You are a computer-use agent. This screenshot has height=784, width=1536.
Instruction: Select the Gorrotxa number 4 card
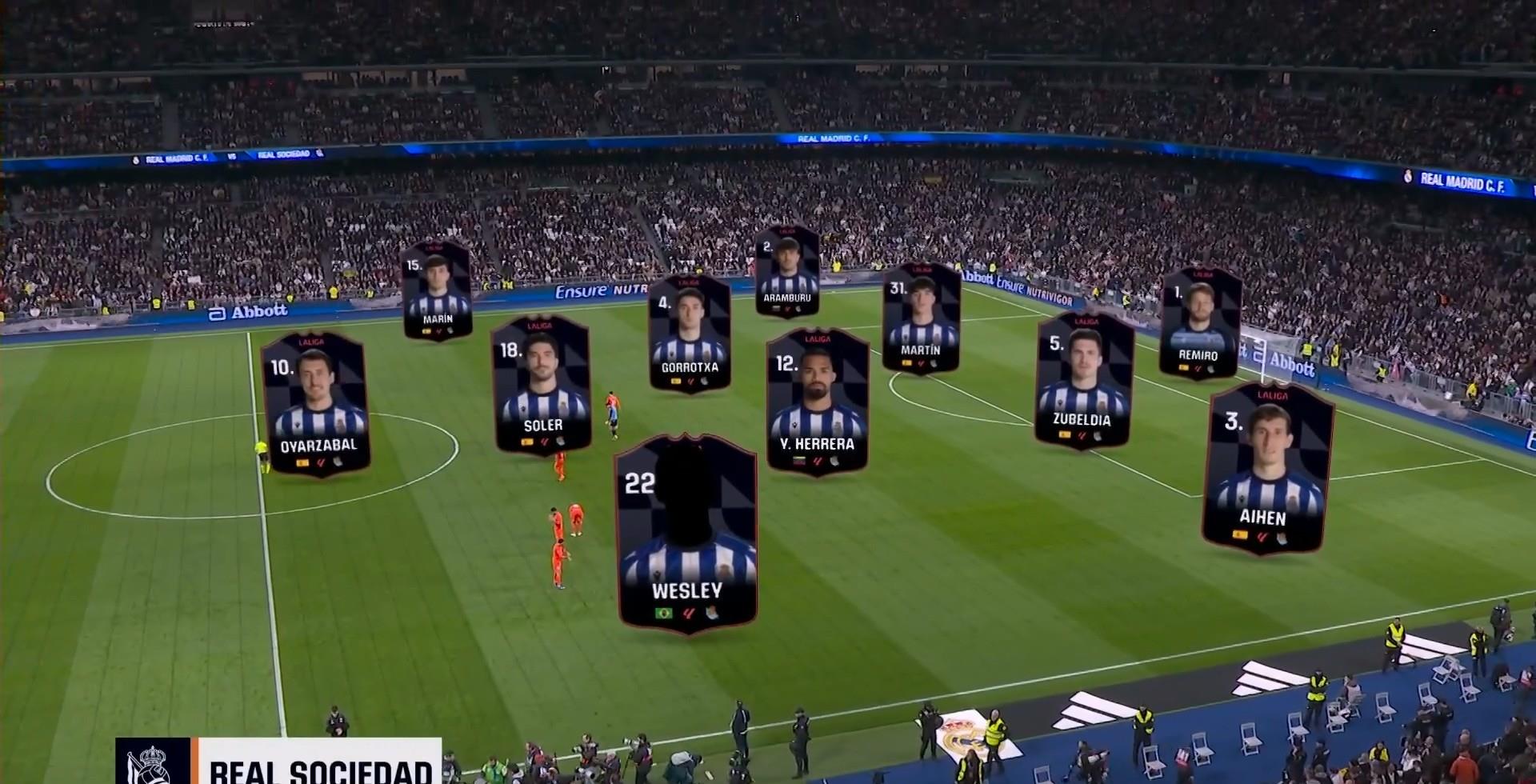click(x=690, y=332)
